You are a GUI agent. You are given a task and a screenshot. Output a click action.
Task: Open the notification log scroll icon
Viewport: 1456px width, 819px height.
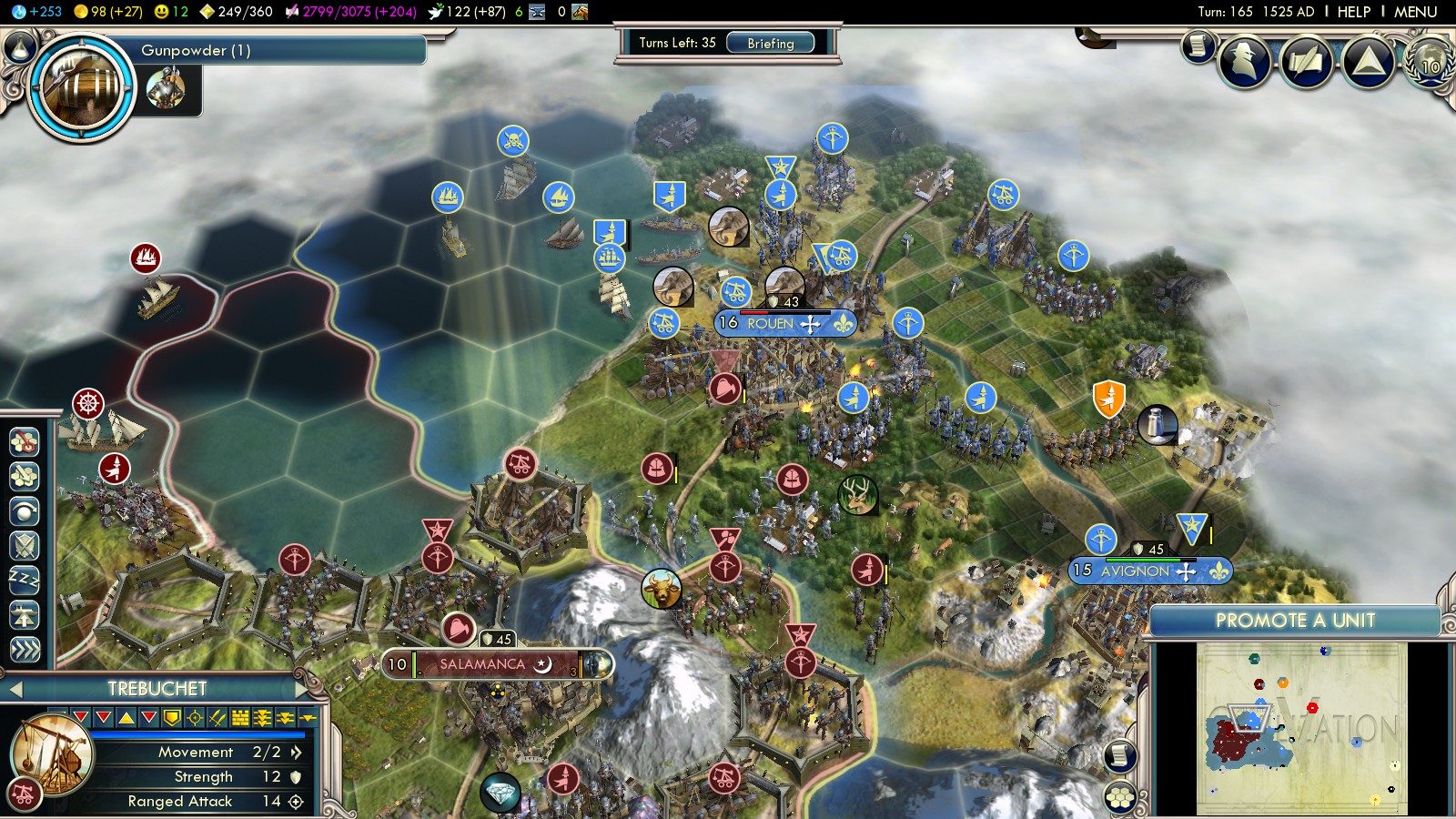click(1198, 45)
